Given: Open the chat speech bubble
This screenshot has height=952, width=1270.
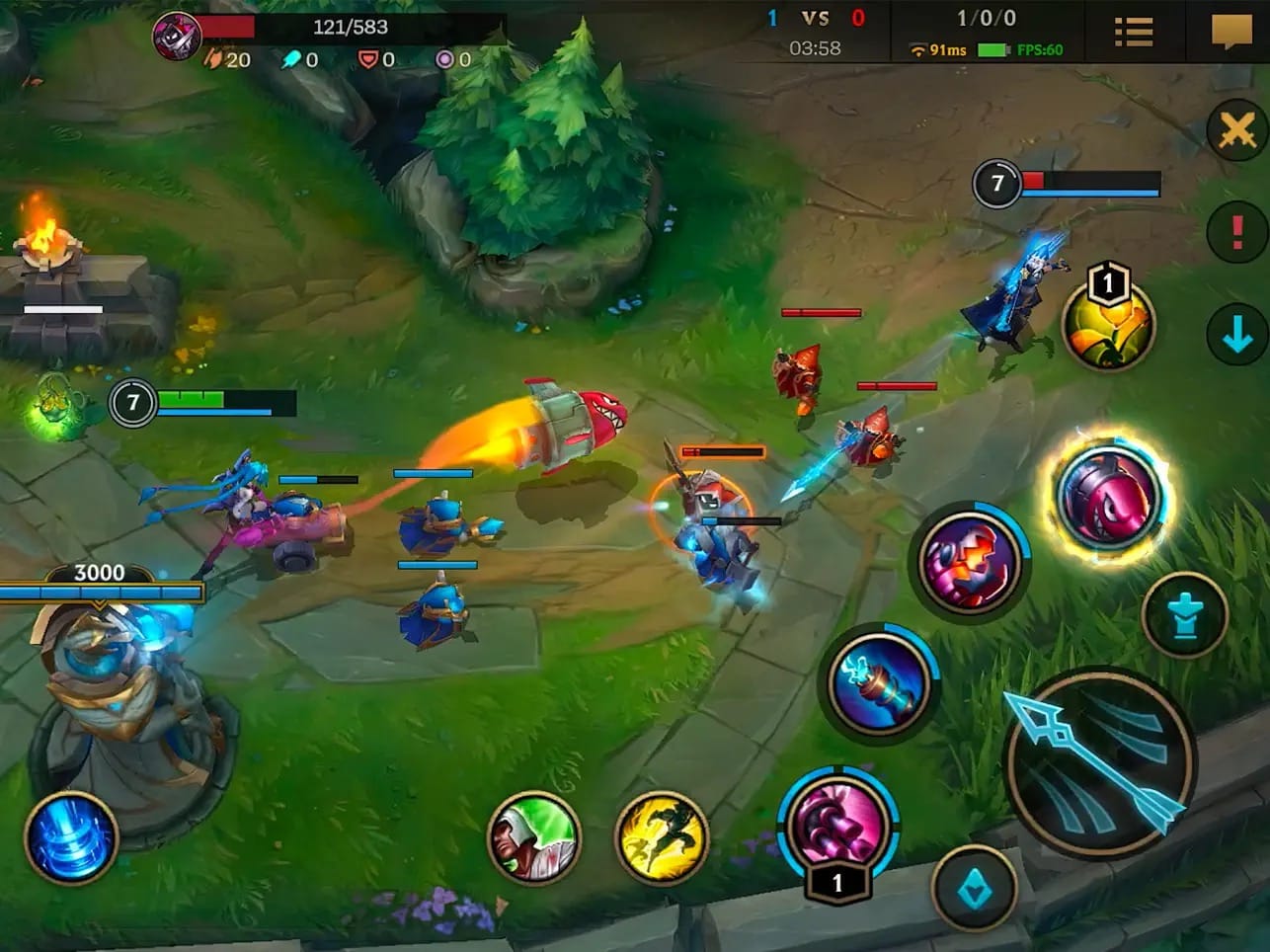Looking at the screenshot, I should [x=1230, y=32].
